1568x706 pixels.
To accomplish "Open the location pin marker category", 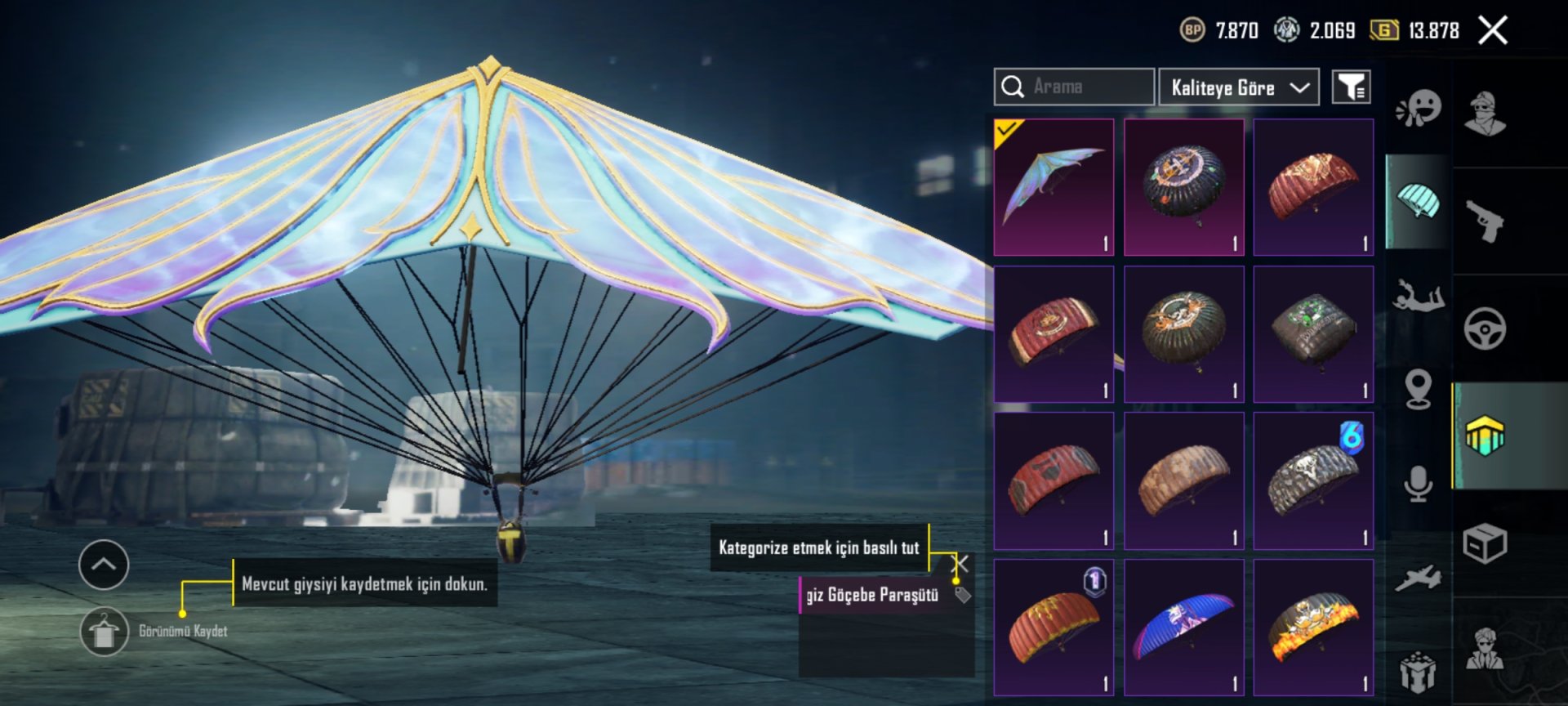I will [x=1419, y=389].
